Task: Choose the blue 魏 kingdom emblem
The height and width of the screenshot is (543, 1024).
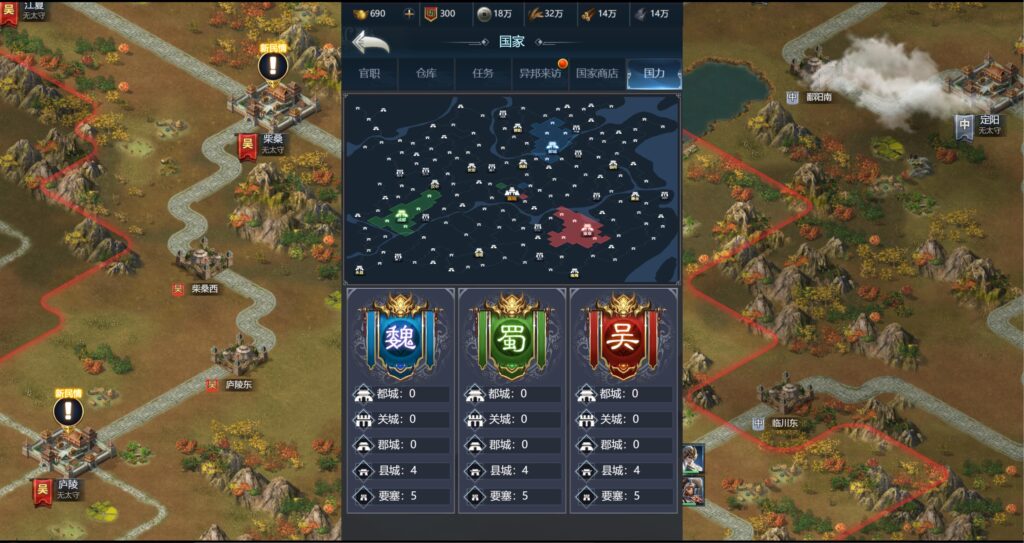Action: pos(400,335)
